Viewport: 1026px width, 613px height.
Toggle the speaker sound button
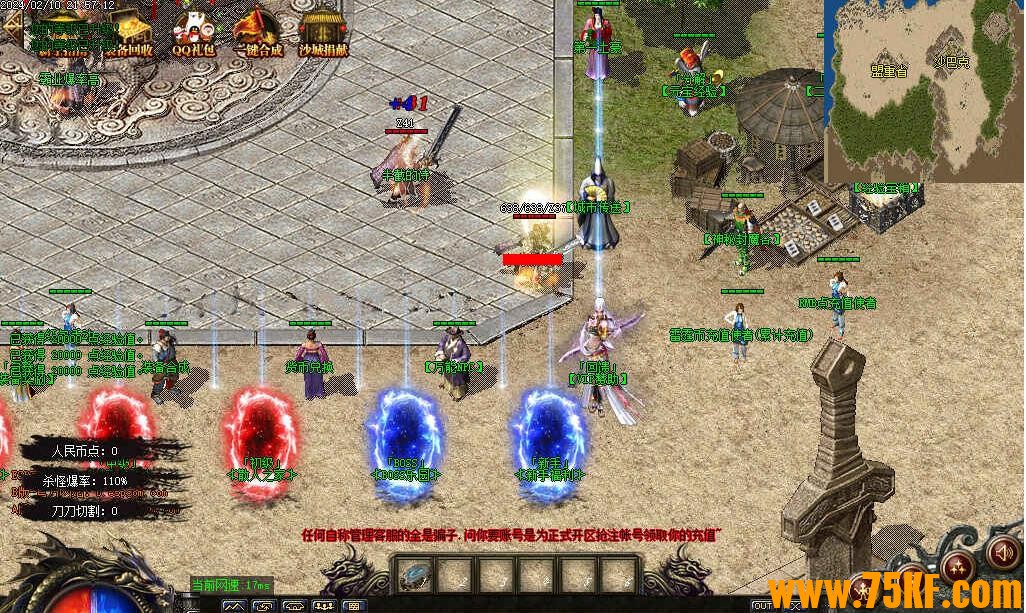tap(1002, 551)
